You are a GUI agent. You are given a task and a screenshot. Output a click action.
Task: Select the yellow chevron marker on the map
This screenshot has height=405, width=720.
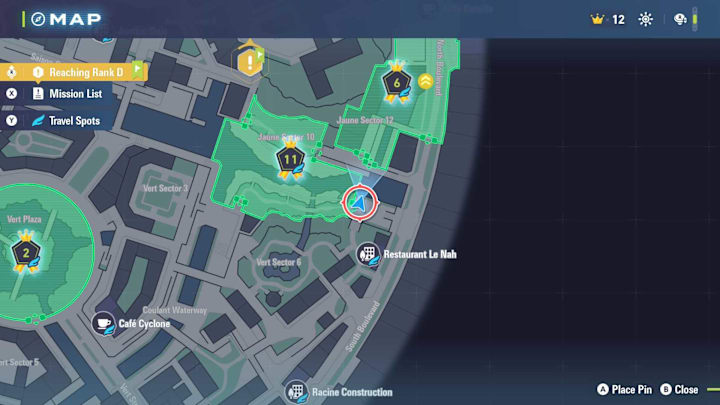pyautogui.click(x=425, y=82)
